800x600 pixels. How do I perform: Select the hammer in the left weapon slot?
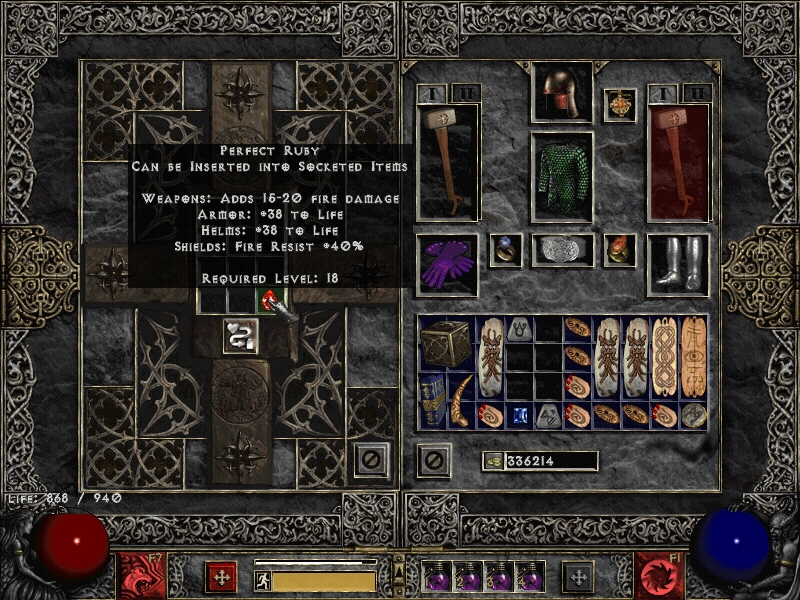point(447,160)
